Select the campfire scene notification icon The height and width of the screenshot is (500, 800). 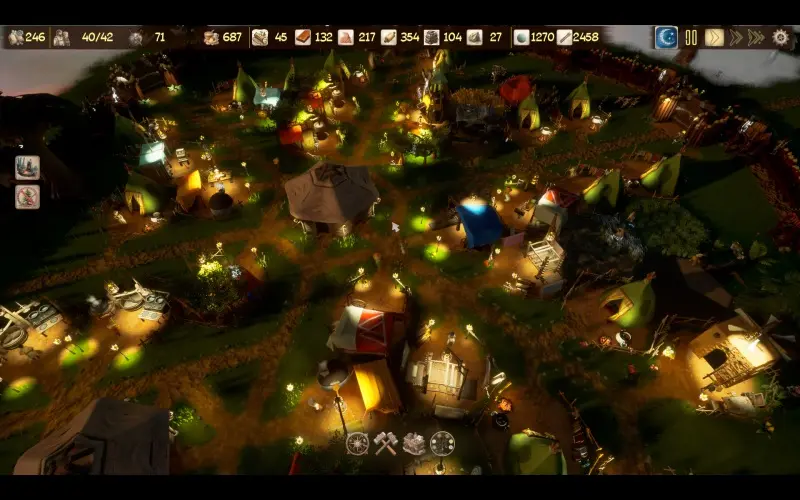(27, 167)
